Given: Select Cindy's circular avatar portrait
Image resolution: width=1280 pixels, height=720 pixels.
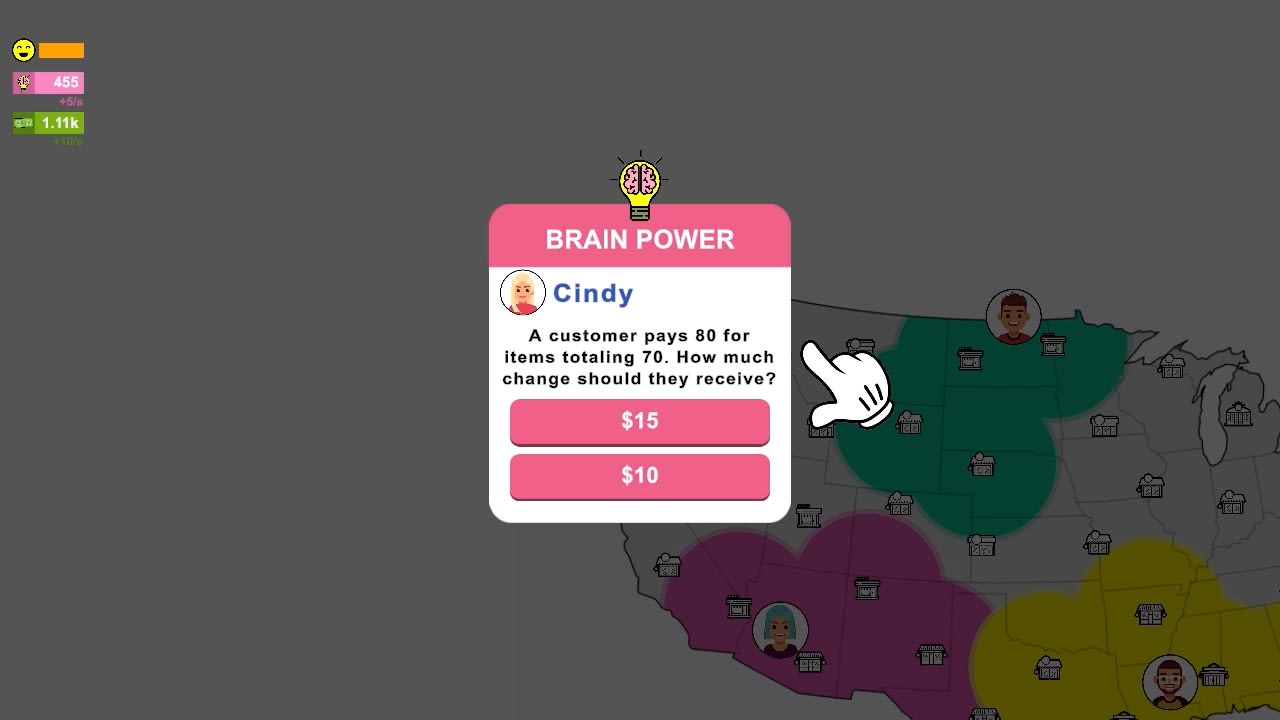Looking at the screenshot, I should click(x=522, y=292).
